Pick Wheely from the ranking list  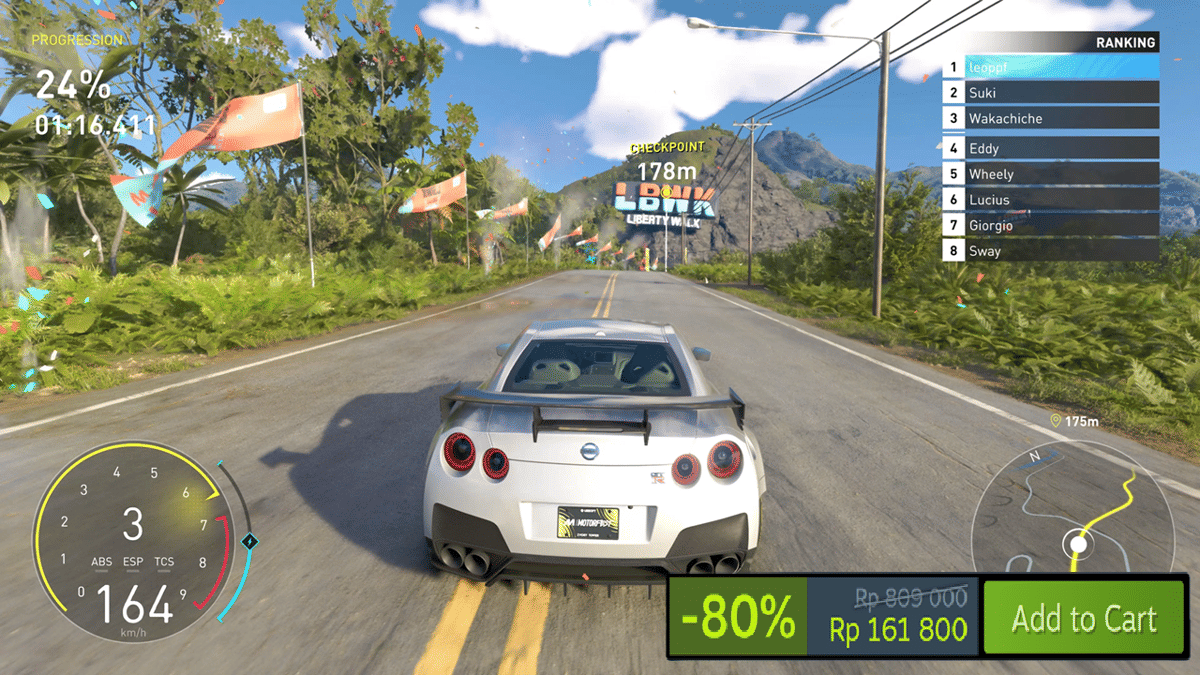(x=1052, y=174)
